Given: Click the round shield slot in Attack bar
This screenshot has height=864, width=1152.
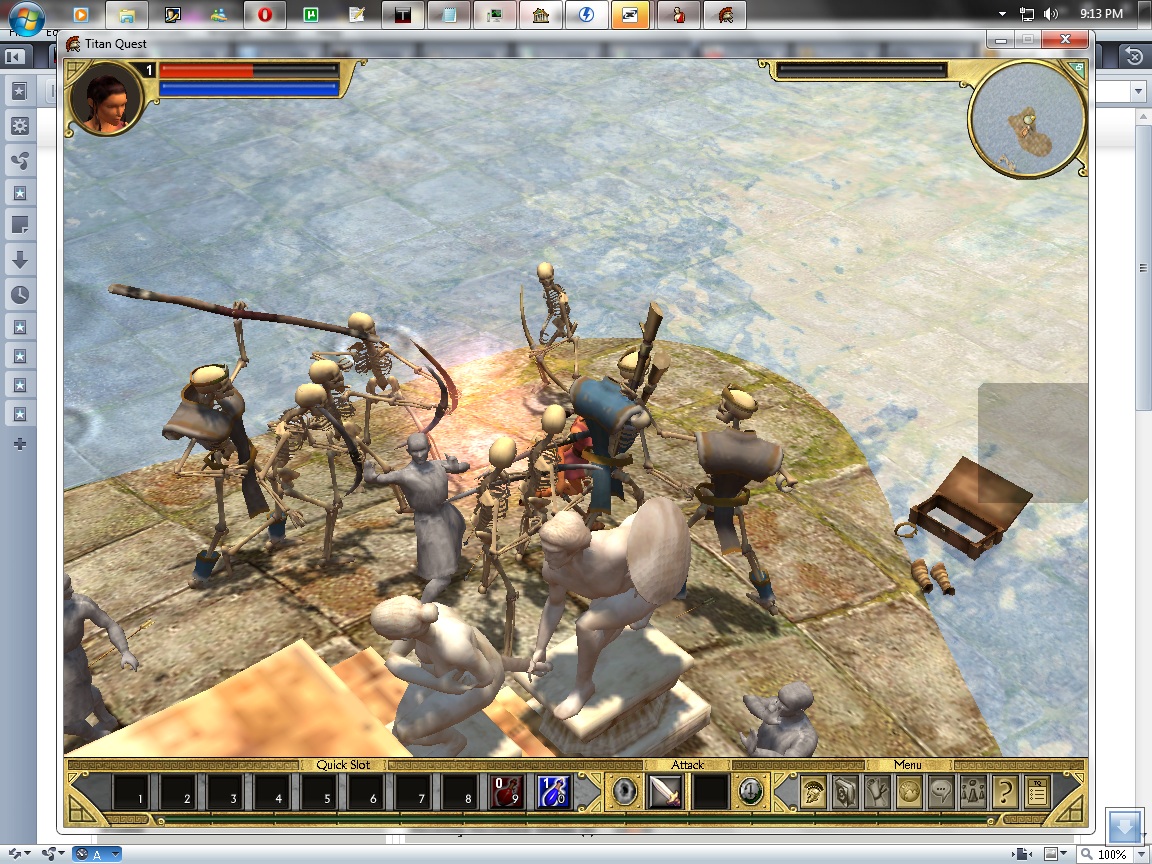Looking at the screenshot, I should coord(626,792).
